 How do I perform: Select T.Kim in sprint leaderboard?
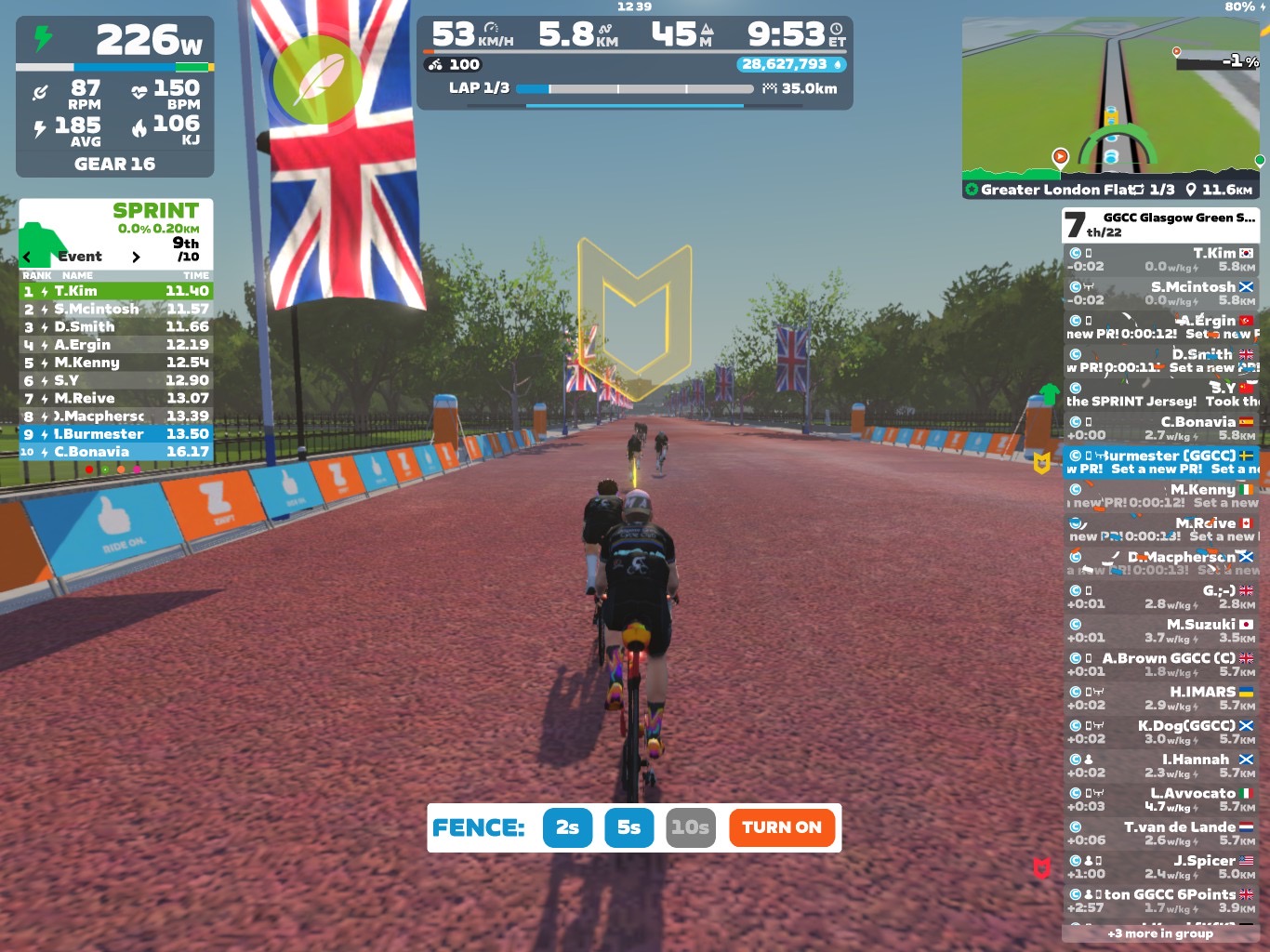coord(116,291)
